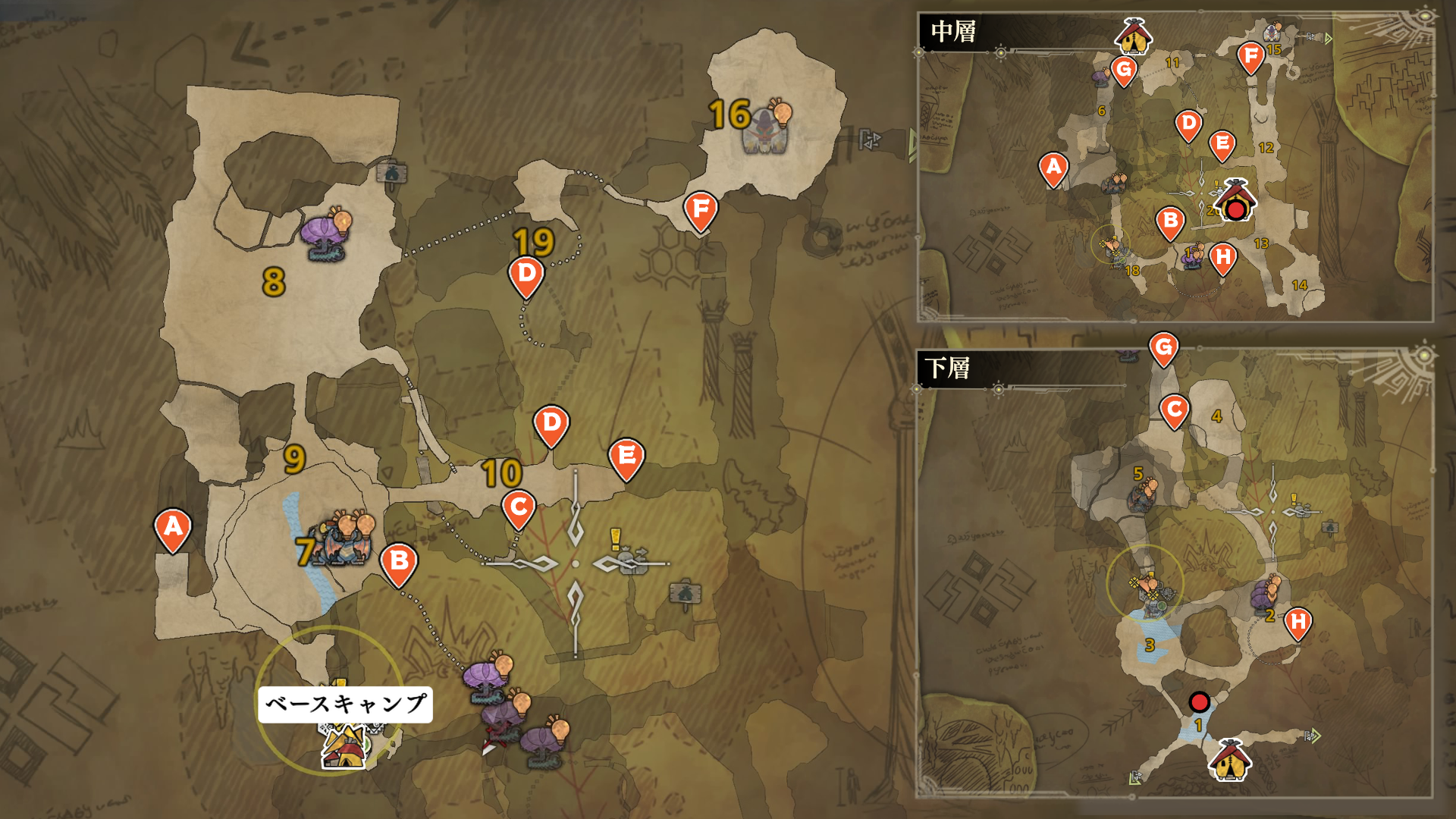Click the yellow exclamation icon on main map
Viewport: 1456px width, 819px height.
616,539
